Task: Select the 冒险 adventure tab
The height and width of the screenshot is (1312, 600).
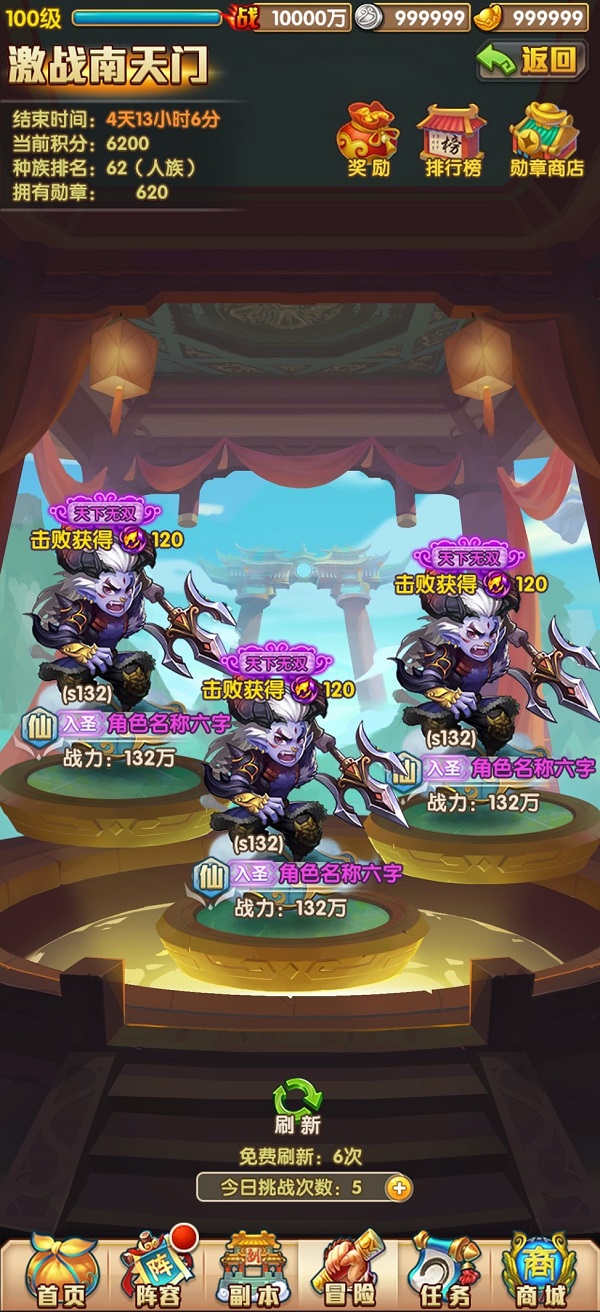Action: (347, 1271)
